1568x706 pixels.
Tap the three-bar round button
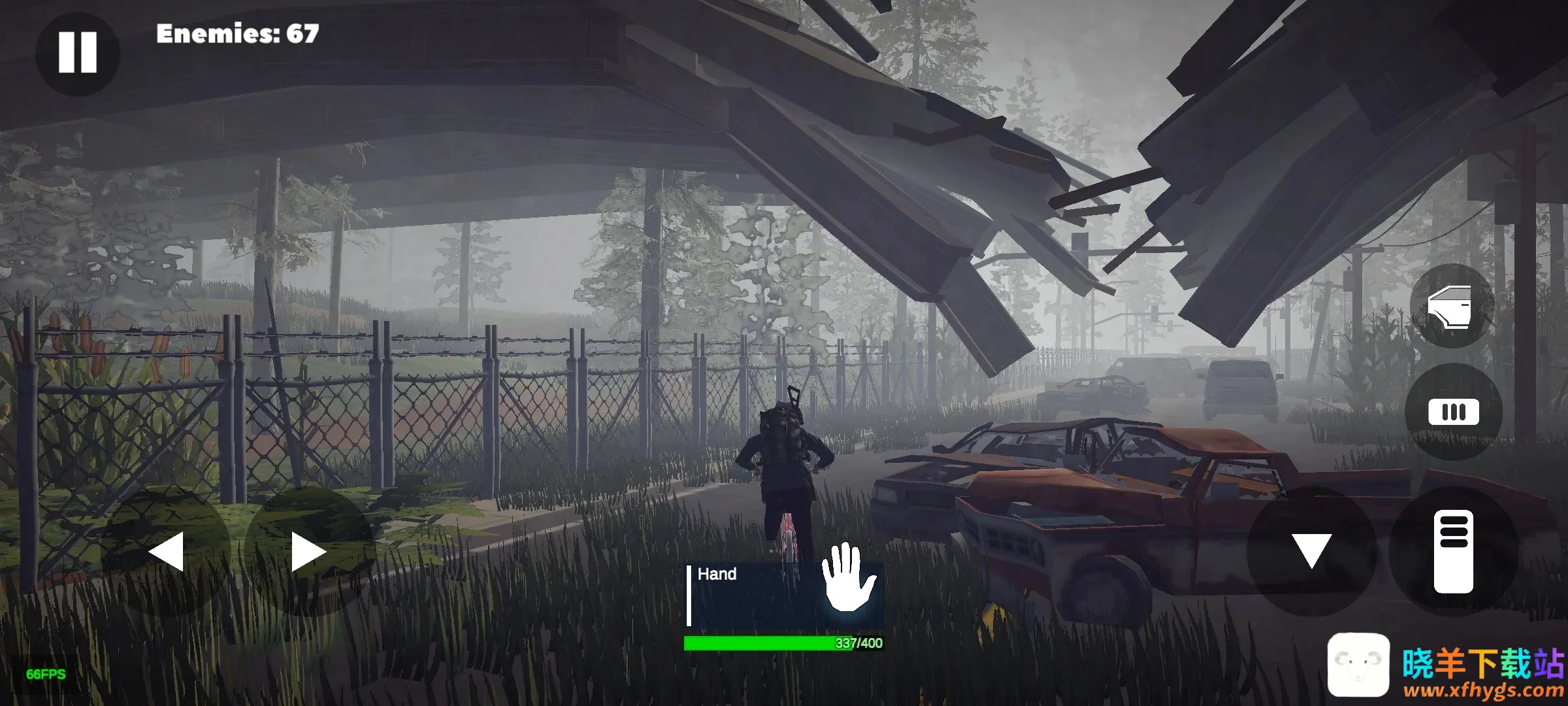click(x=1453, y=412)
